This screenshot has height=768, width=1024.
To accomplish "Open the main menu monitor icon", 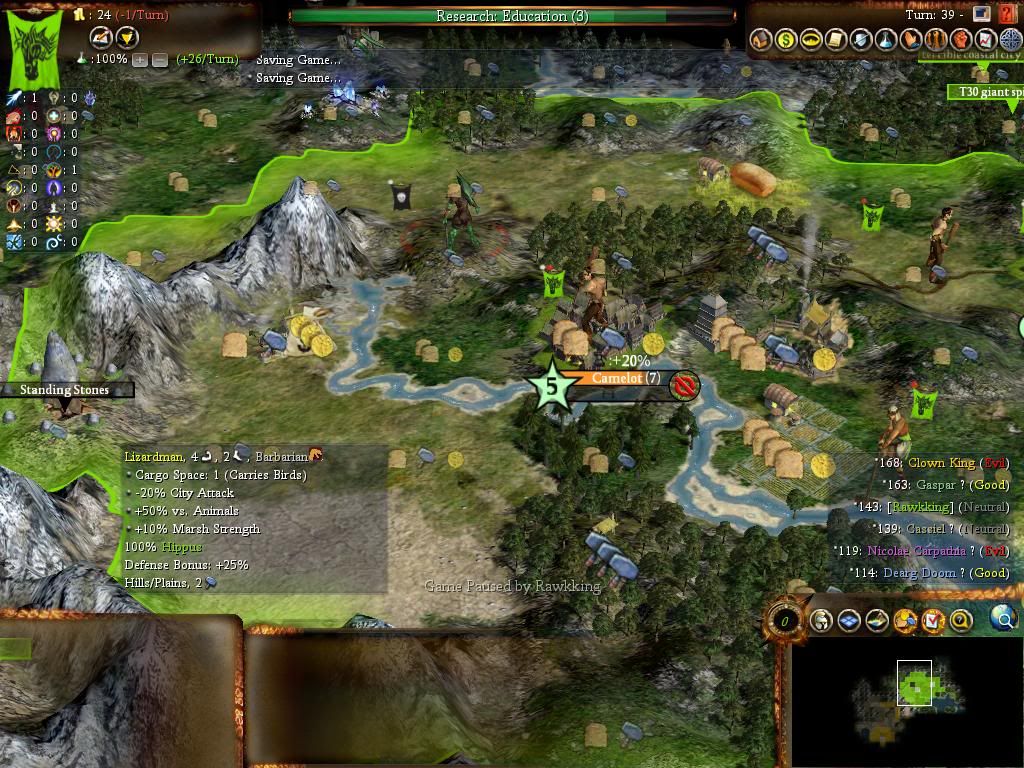I will tap(981, 14).
